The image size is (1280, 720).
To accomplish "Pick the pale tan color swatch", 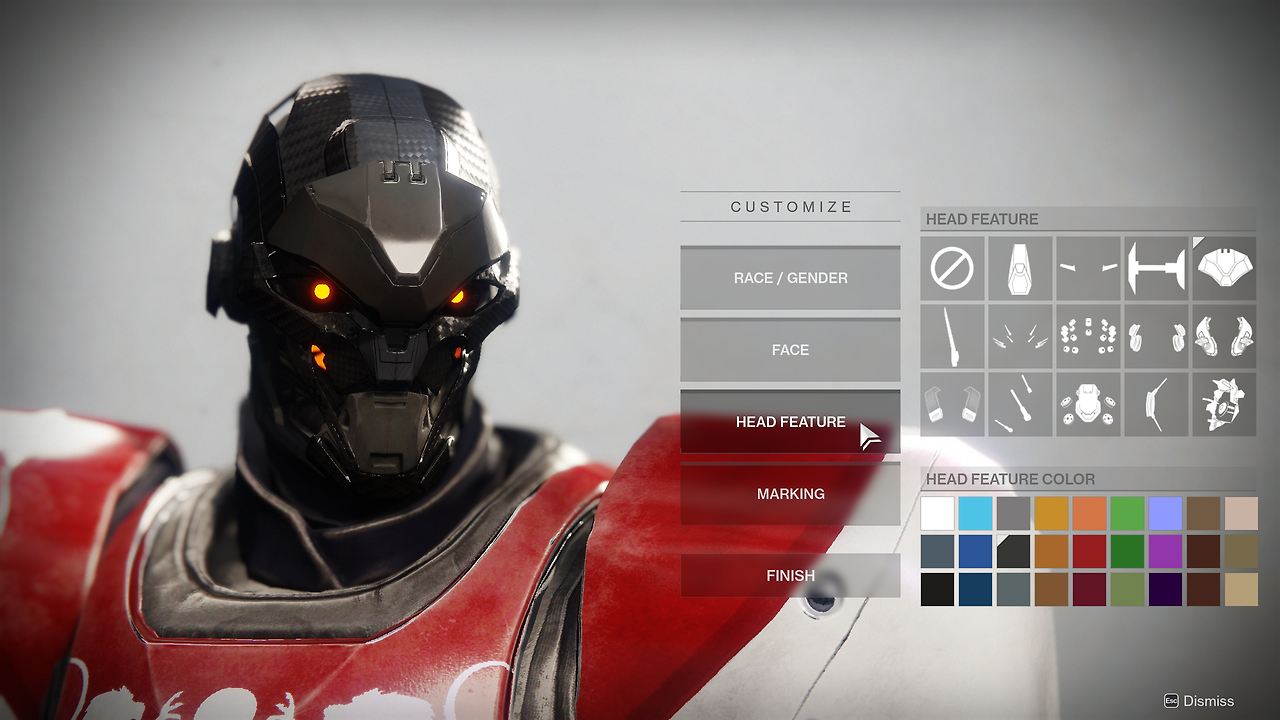I will [1241, 513].
